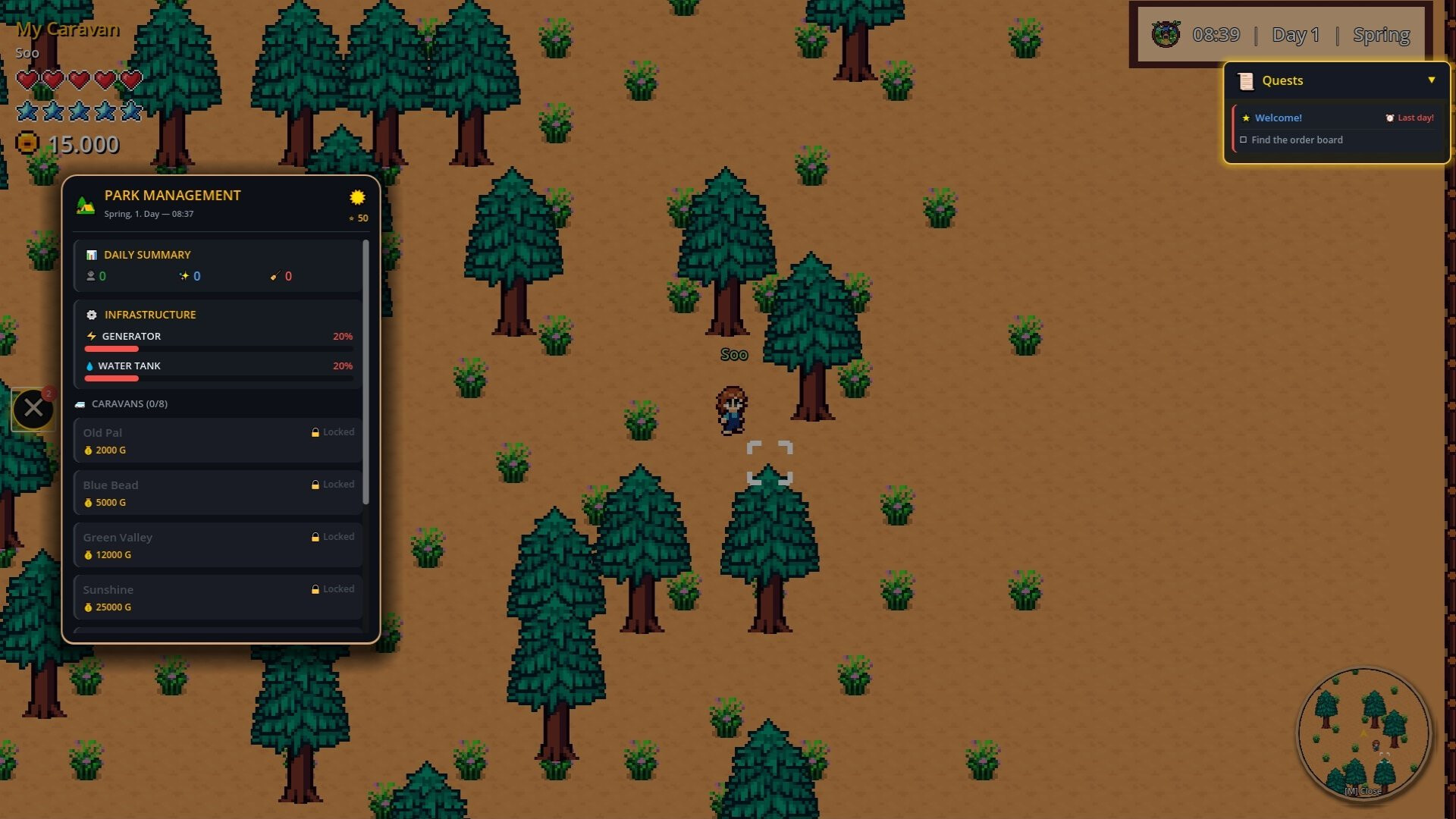Click the broom cleaning counter icon
Image resolution: width=1456 pixels, height=819 pixels.
coord(275,276)
